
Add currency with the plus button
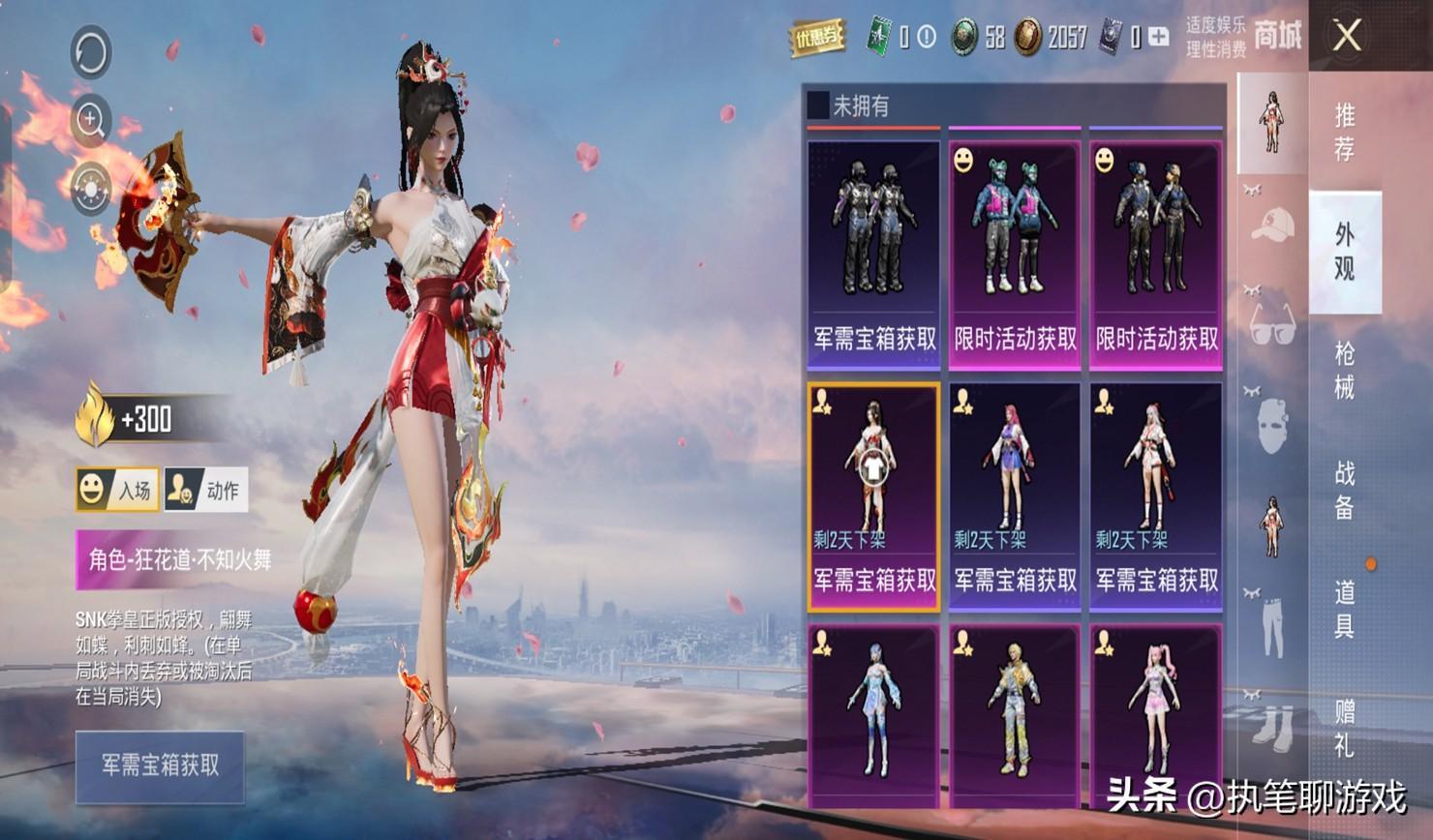coord(1158,37)
